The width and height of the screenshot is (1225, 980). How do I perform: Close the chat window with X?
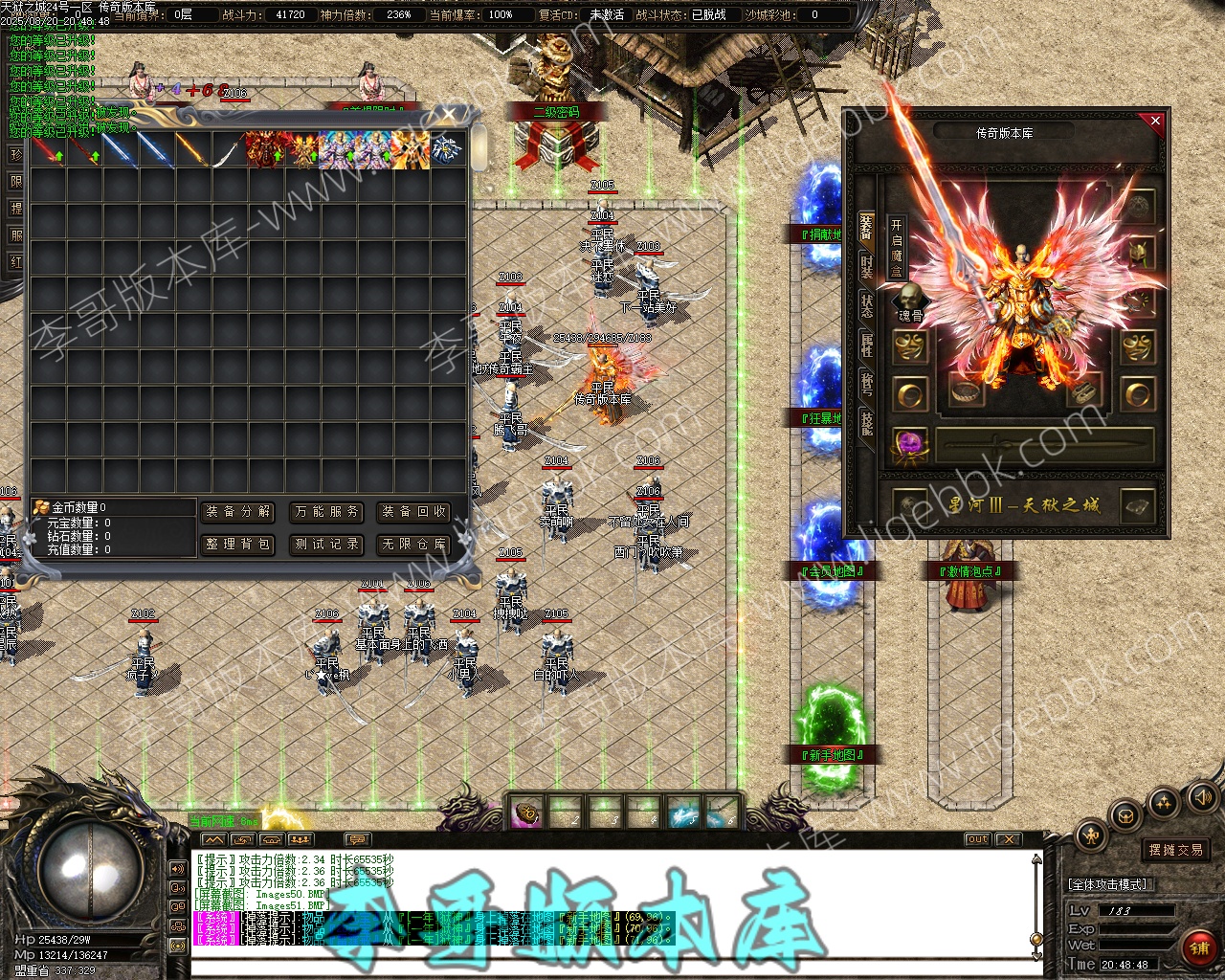coord(1008,839)
